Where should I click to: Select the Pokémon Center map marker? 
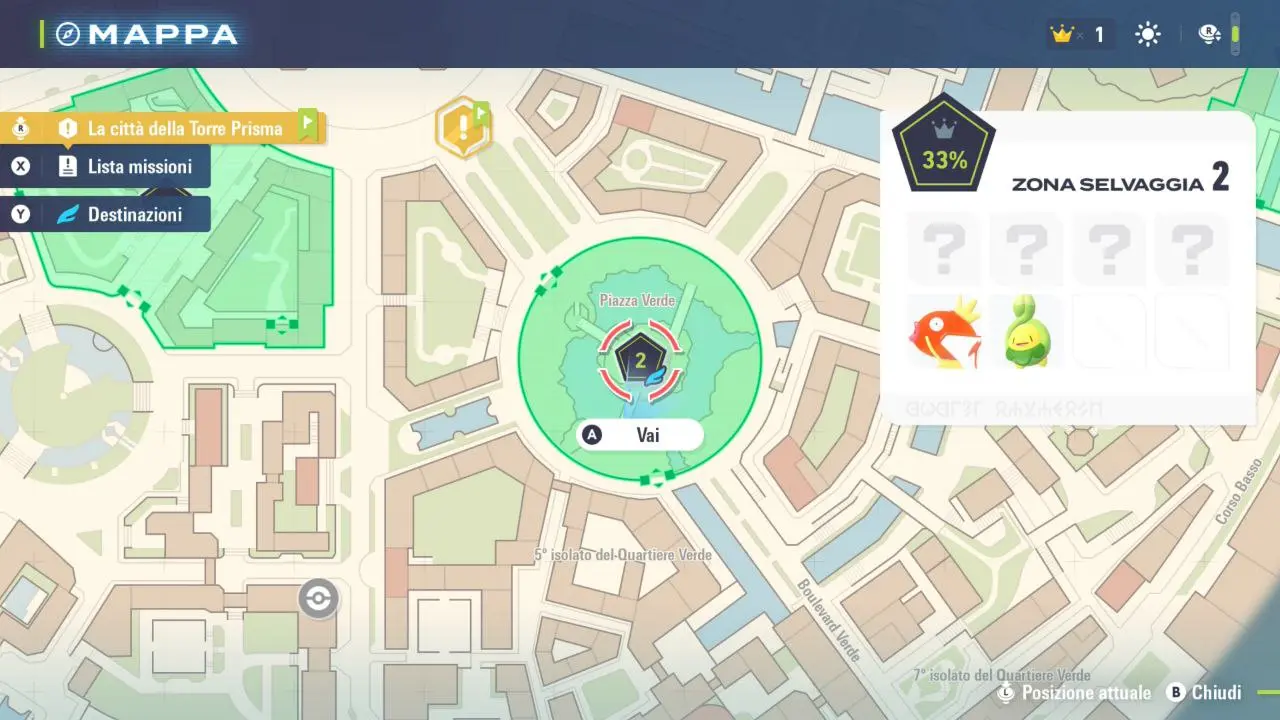point(318,599)
